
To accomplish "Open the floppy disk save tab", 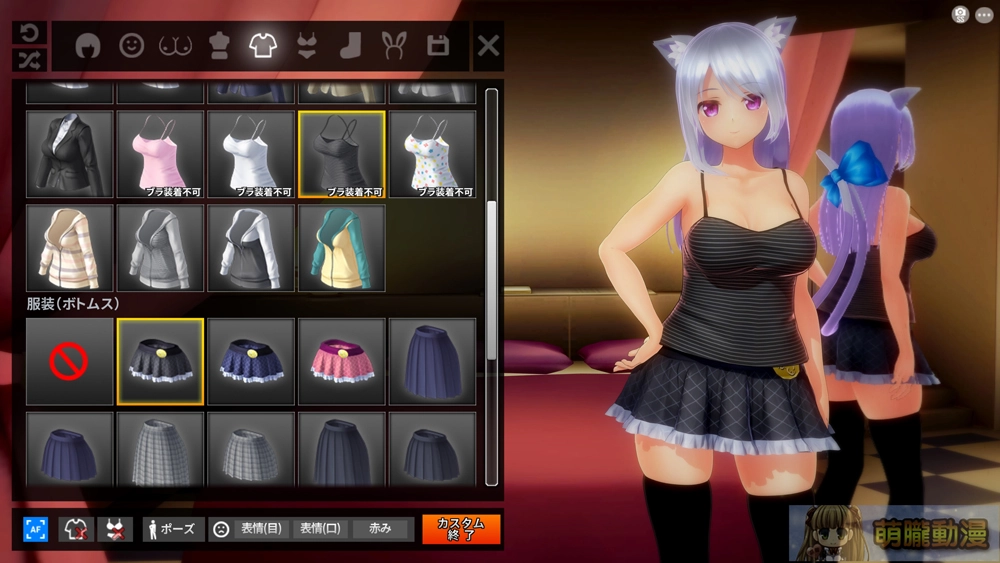I will 437,45.
